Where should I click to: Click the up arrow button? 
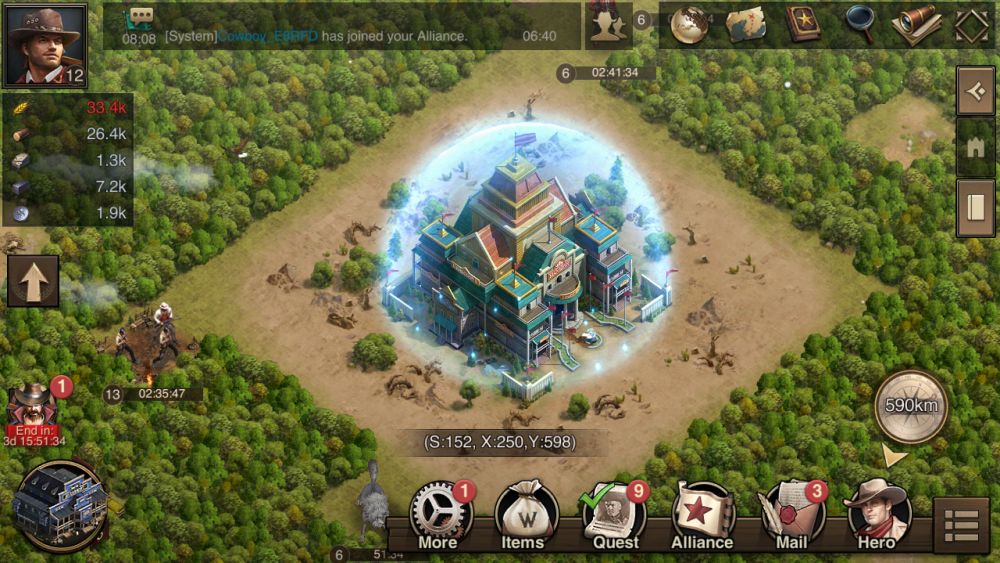pos(33,280)
